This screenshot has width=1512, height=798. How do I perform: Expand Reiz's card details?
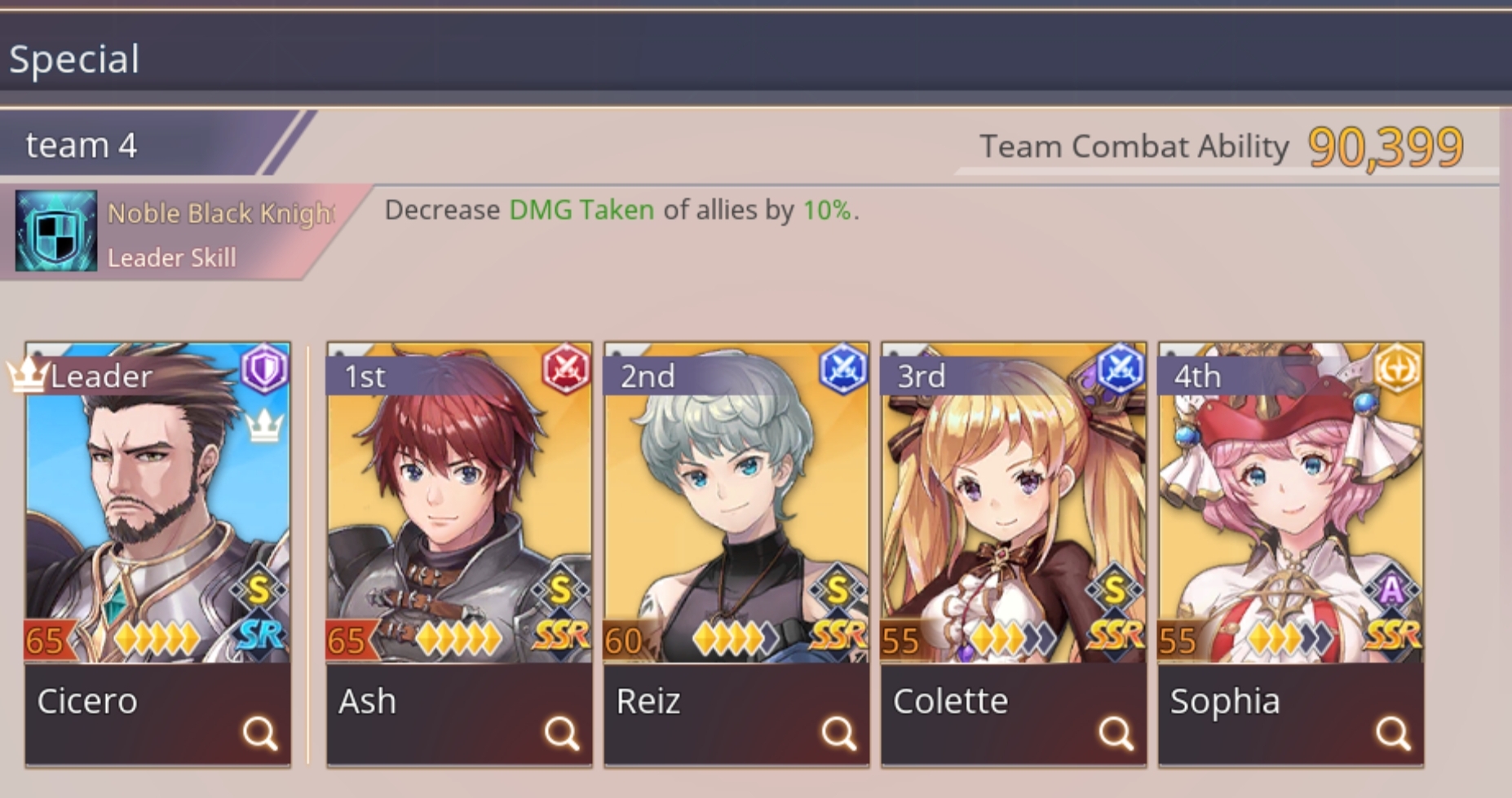click(837, 731)
